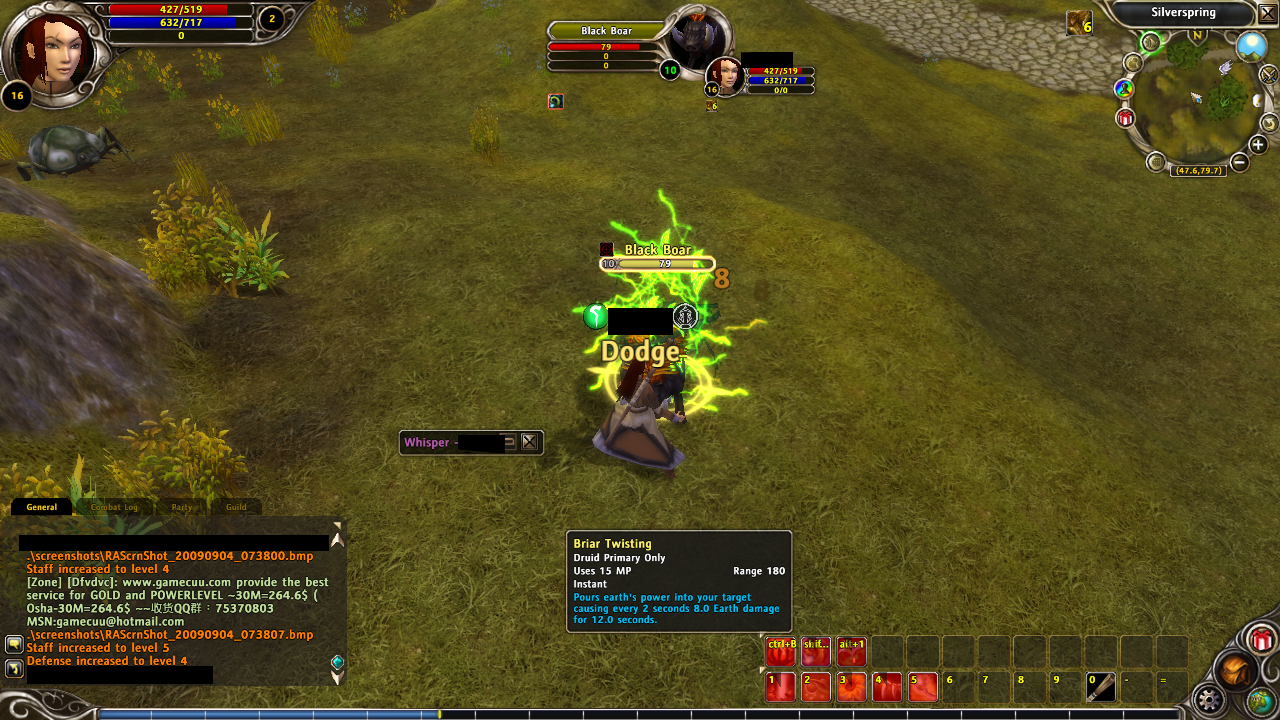Click the sun and mountains world map icon
This screenshot has height=720, width=1280.
click(1251, 46)
